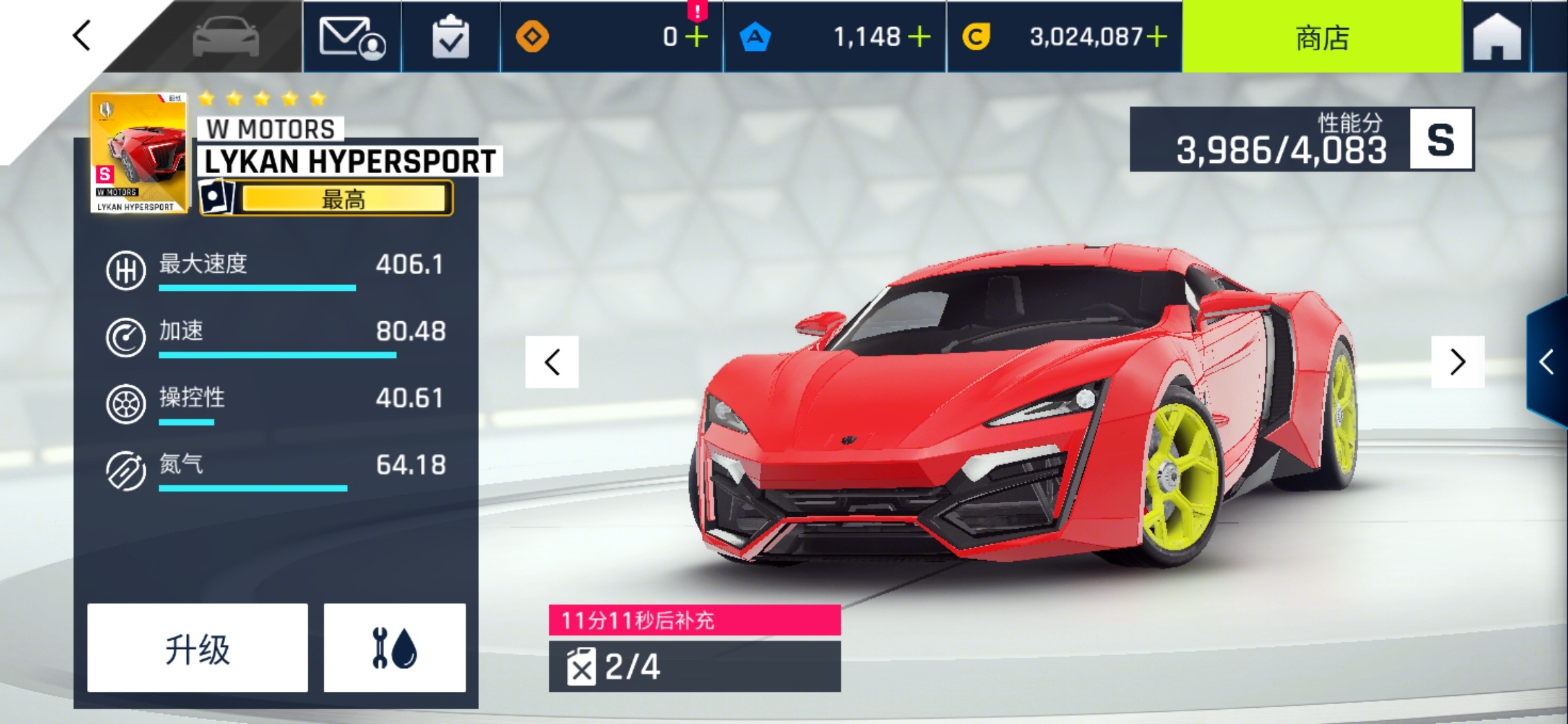Open the garage car icon
The height and width of the screenshot is (724, 1568).
pos(225,38)
